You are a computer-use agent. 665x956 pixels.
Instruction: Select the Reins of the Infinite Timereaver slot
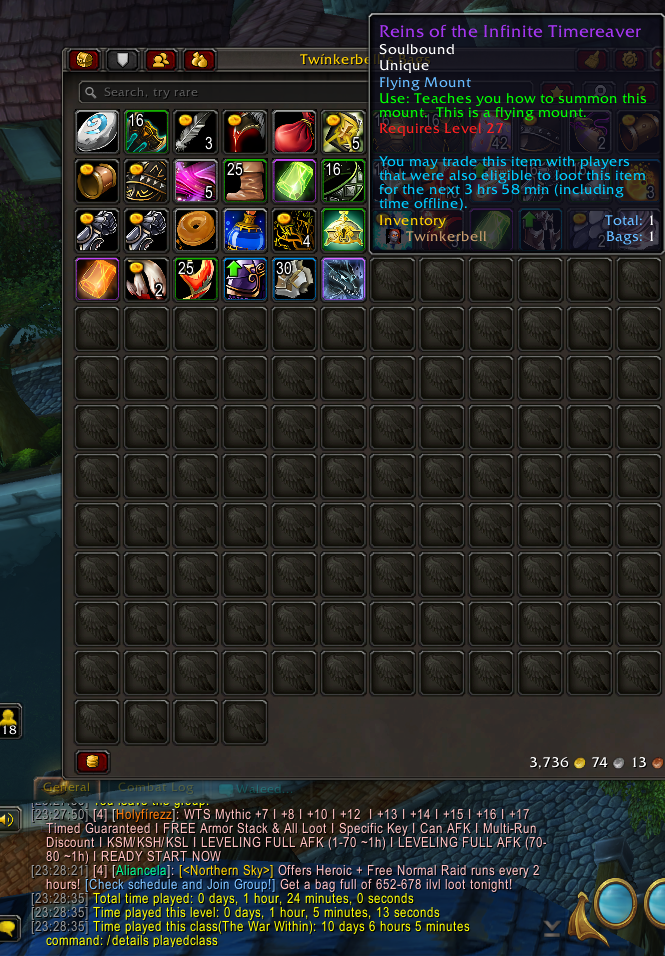click(344, 279)
